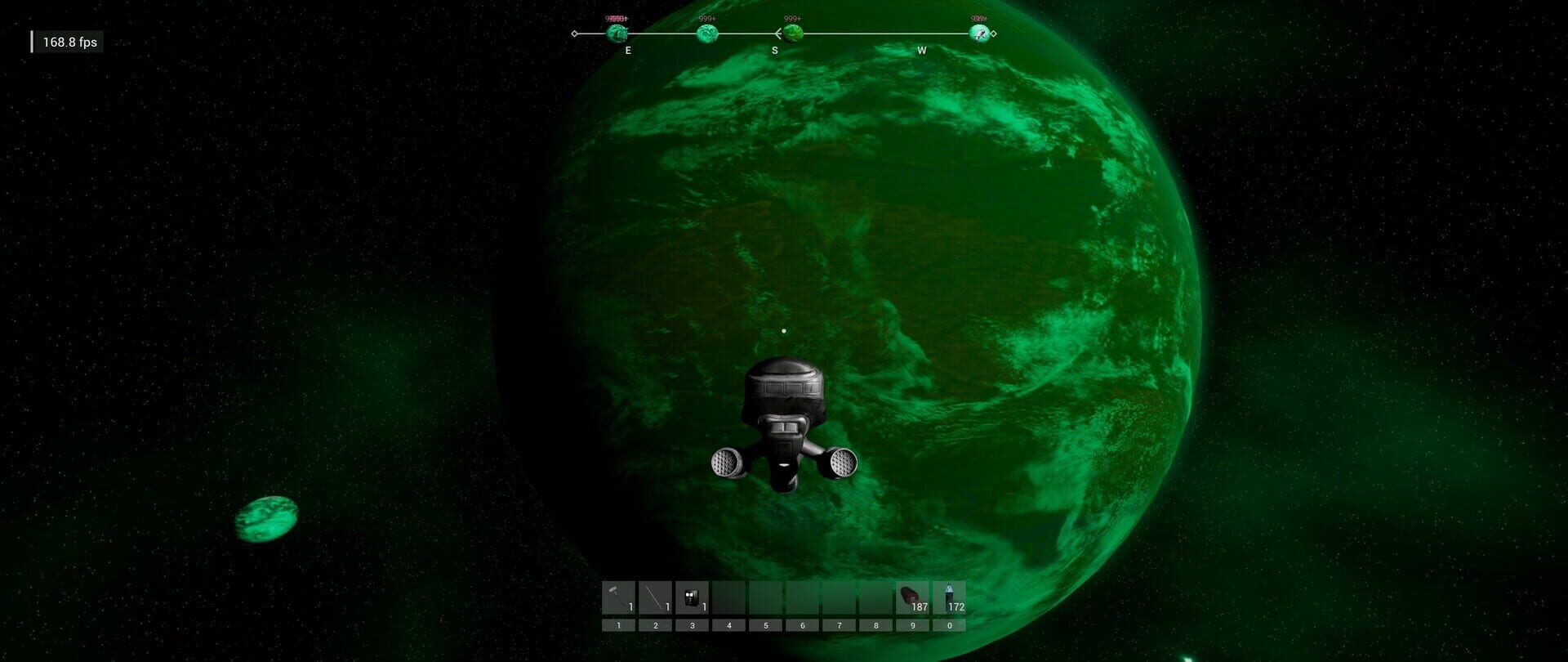Equip the dark red canister stack of 187
The image size is (1568, 662).
tap(912, 597)
